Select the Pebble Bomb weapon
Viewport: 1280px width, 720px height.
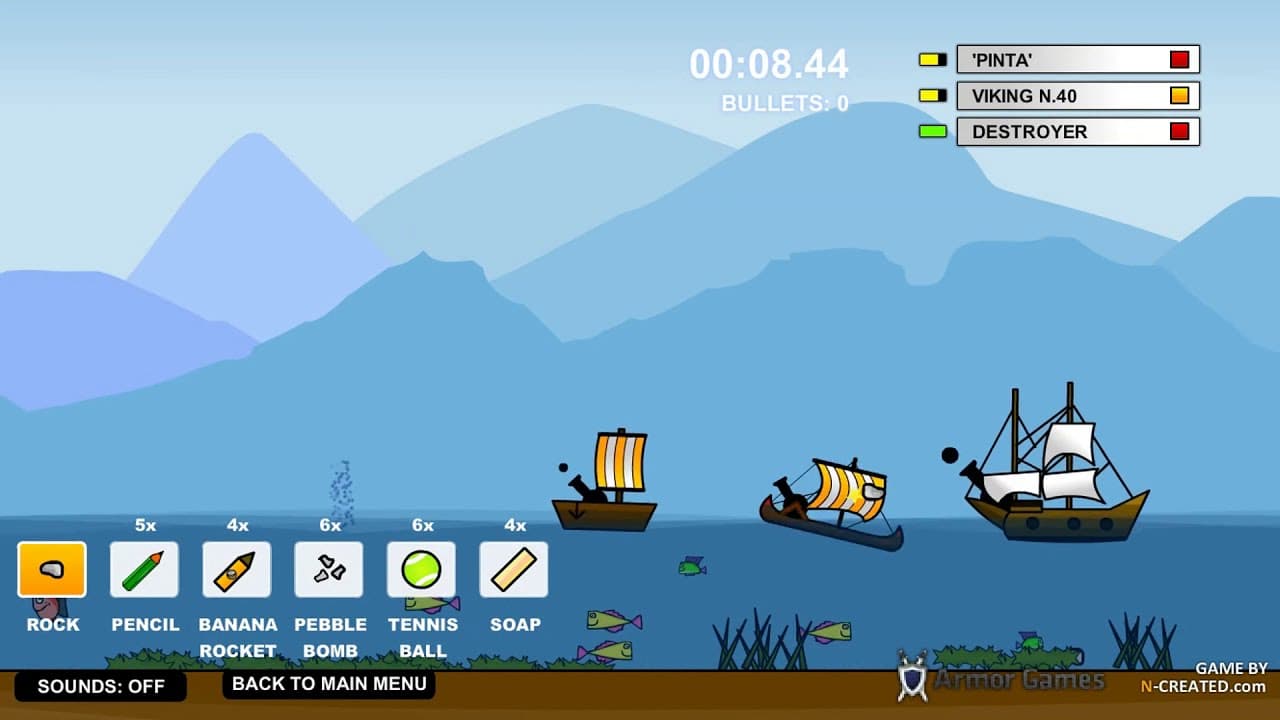[x=329, y=568]
